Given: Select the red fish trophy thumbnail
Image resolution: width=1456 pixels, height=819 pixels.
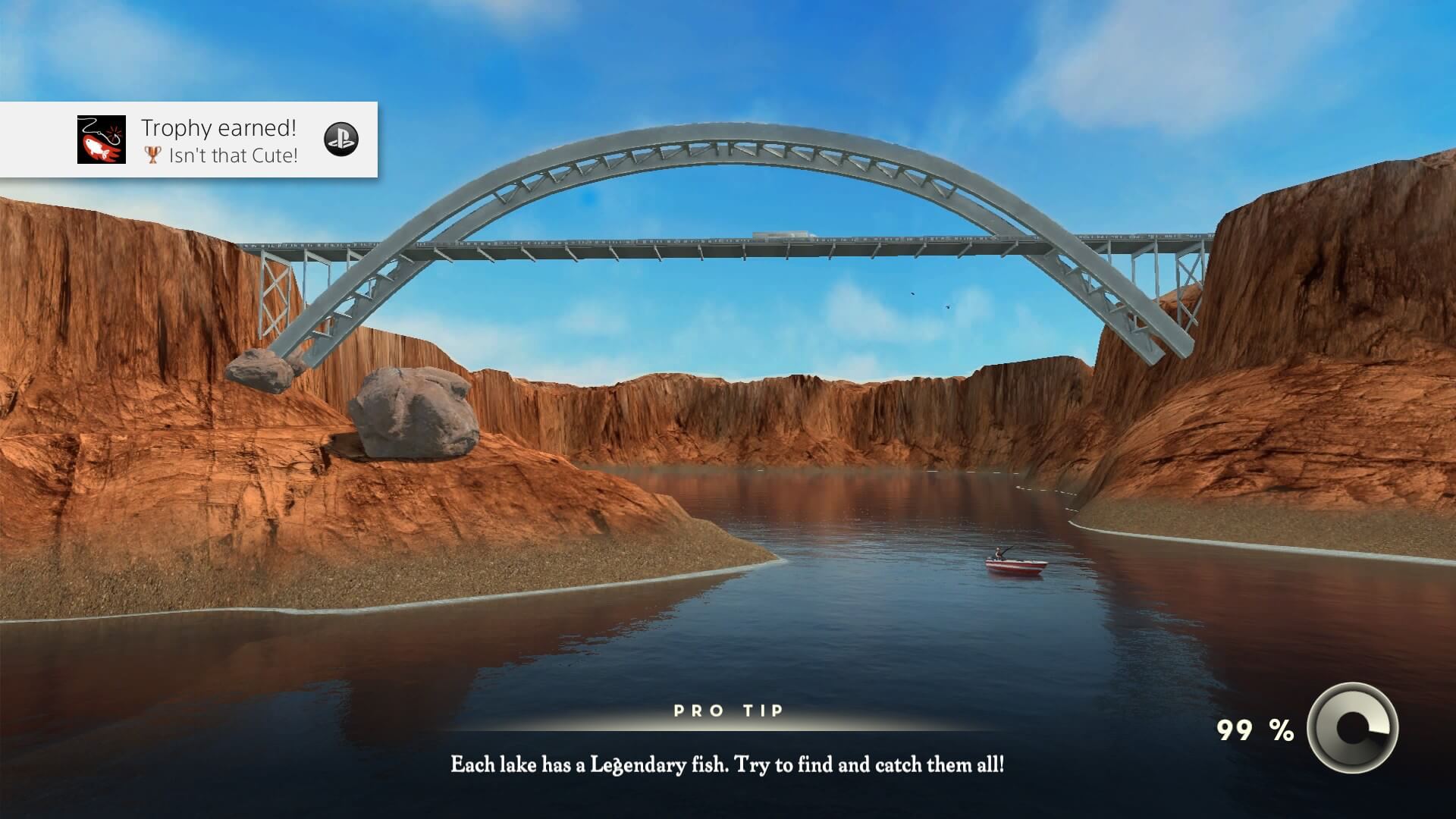Looking at the screenshot, I should (102, 140).
